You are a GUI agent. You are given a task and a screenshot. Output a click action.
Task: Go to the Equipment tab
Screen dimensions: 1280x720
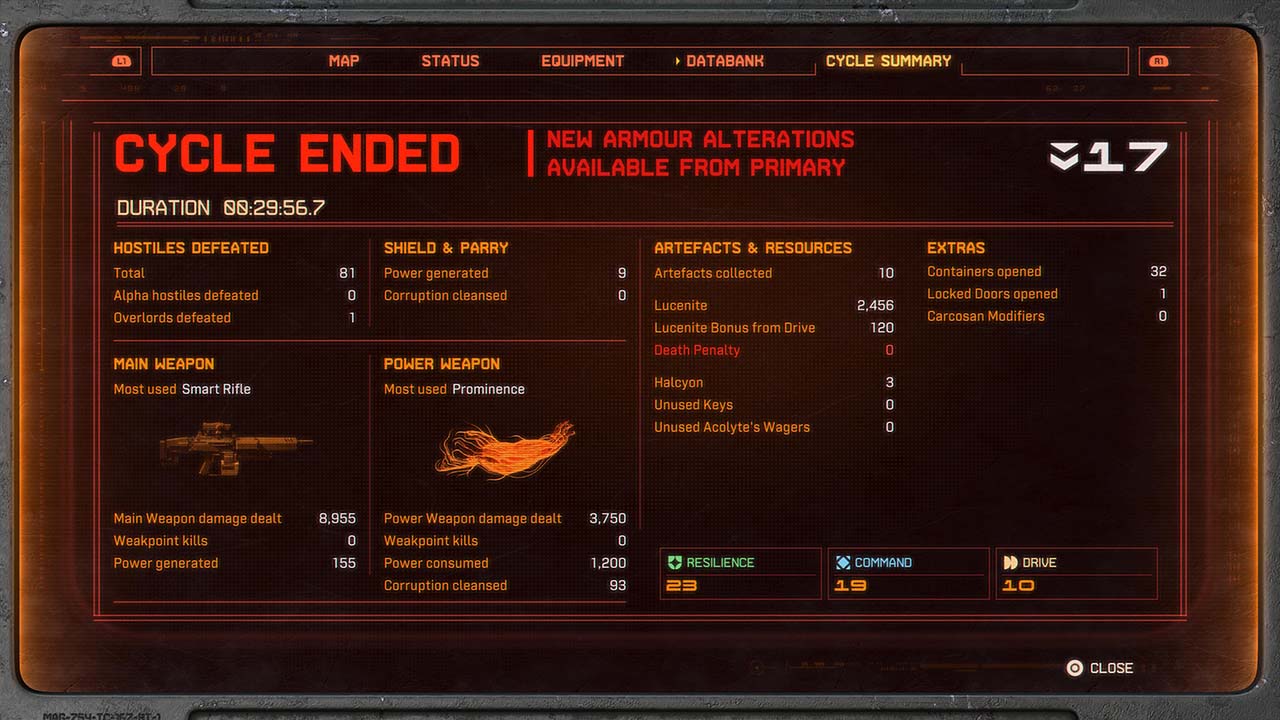pyautogui.click(x=582, y=61)
